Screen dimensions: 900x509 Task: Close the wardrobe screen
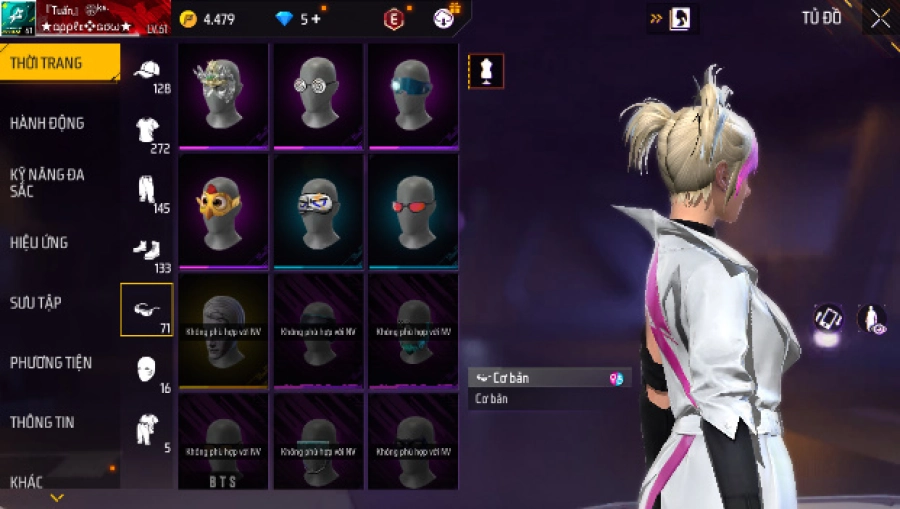pos(880,19)
